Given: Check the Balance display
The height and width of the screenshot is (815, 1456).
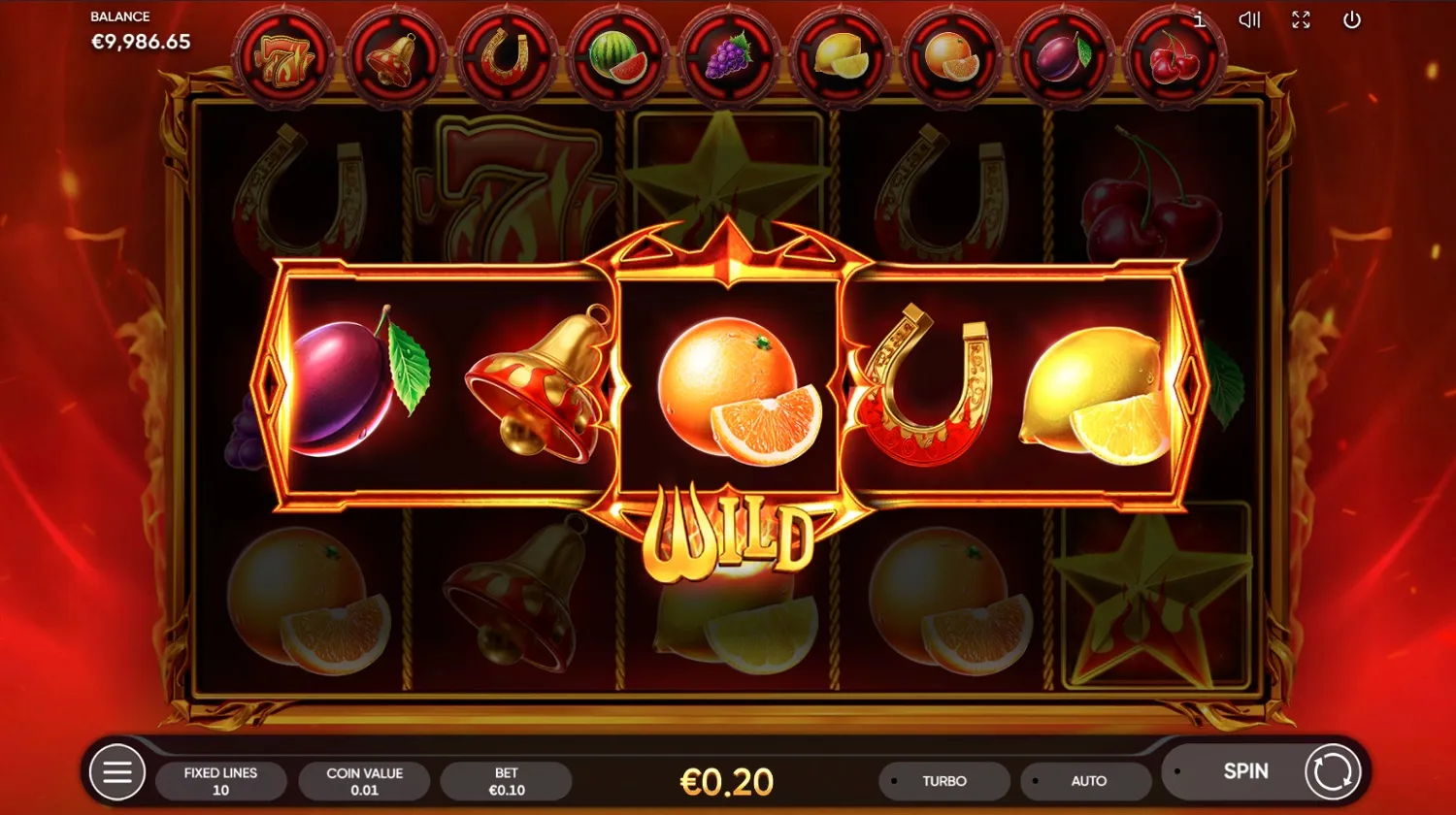Looking at the screenshot, I should [x=140, y=30].
